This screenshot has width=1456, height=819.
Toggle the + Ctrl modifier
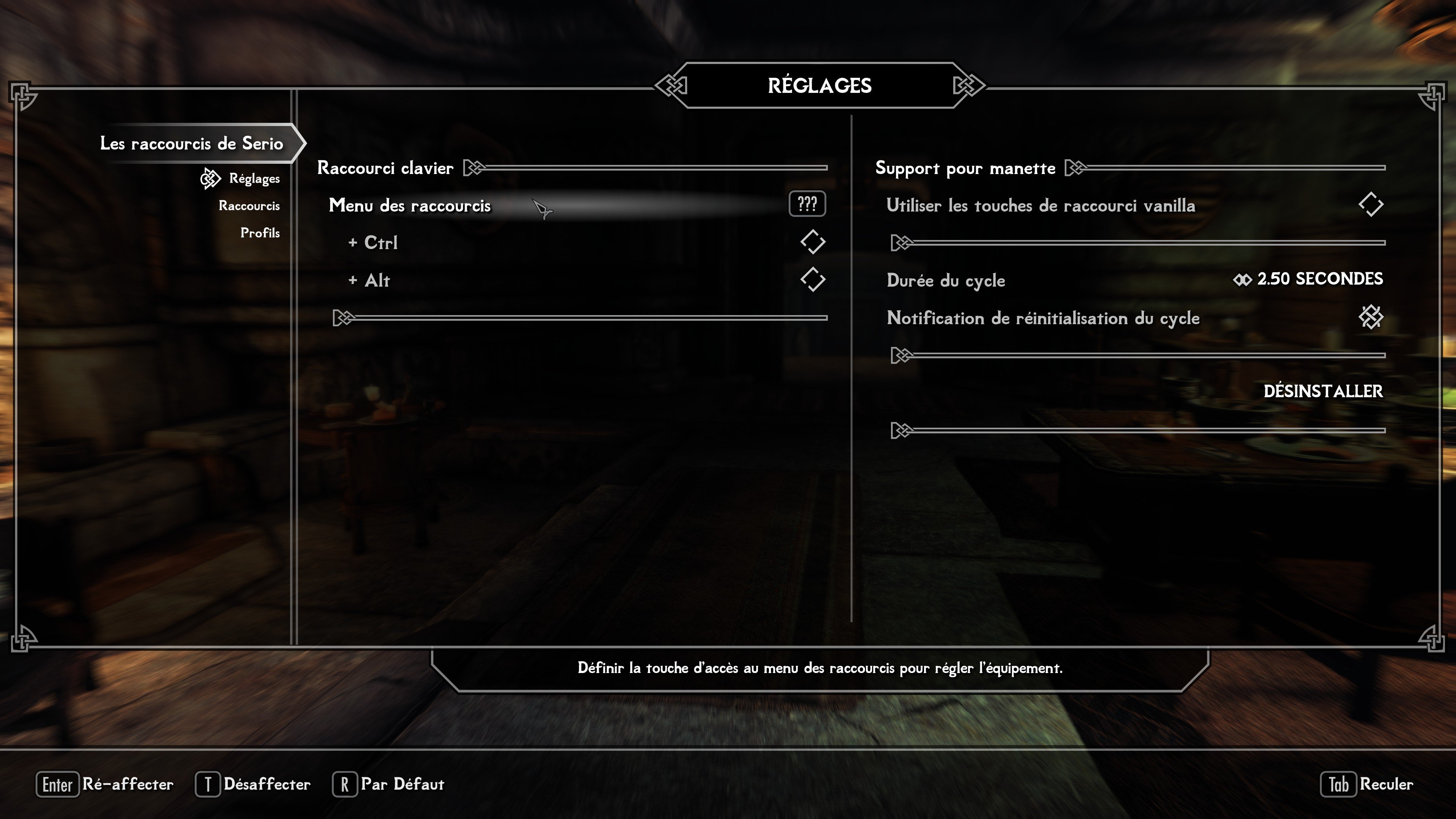pos(812,243)
